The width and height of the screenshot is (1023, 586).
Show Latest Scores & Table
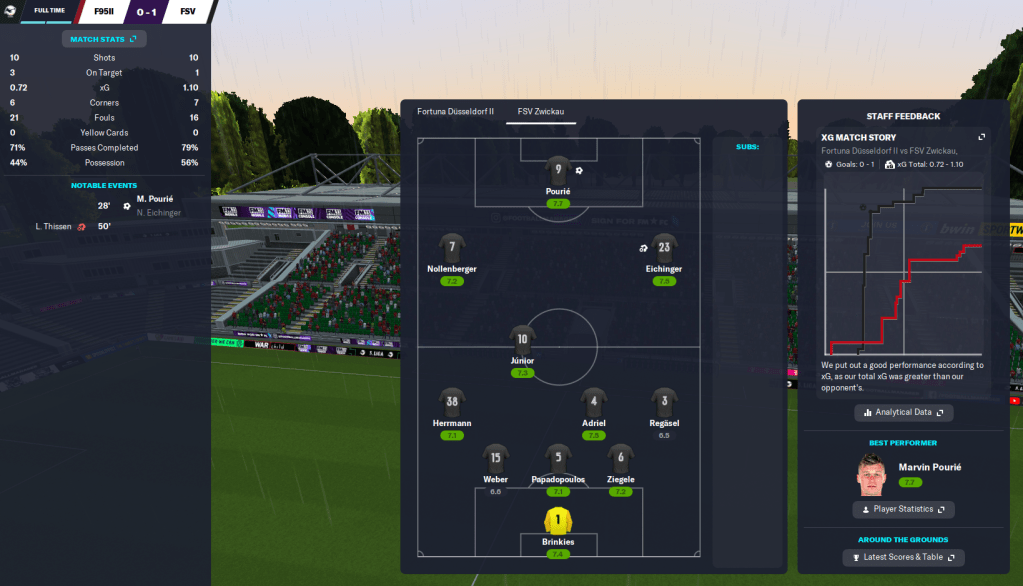click(903, 557)
